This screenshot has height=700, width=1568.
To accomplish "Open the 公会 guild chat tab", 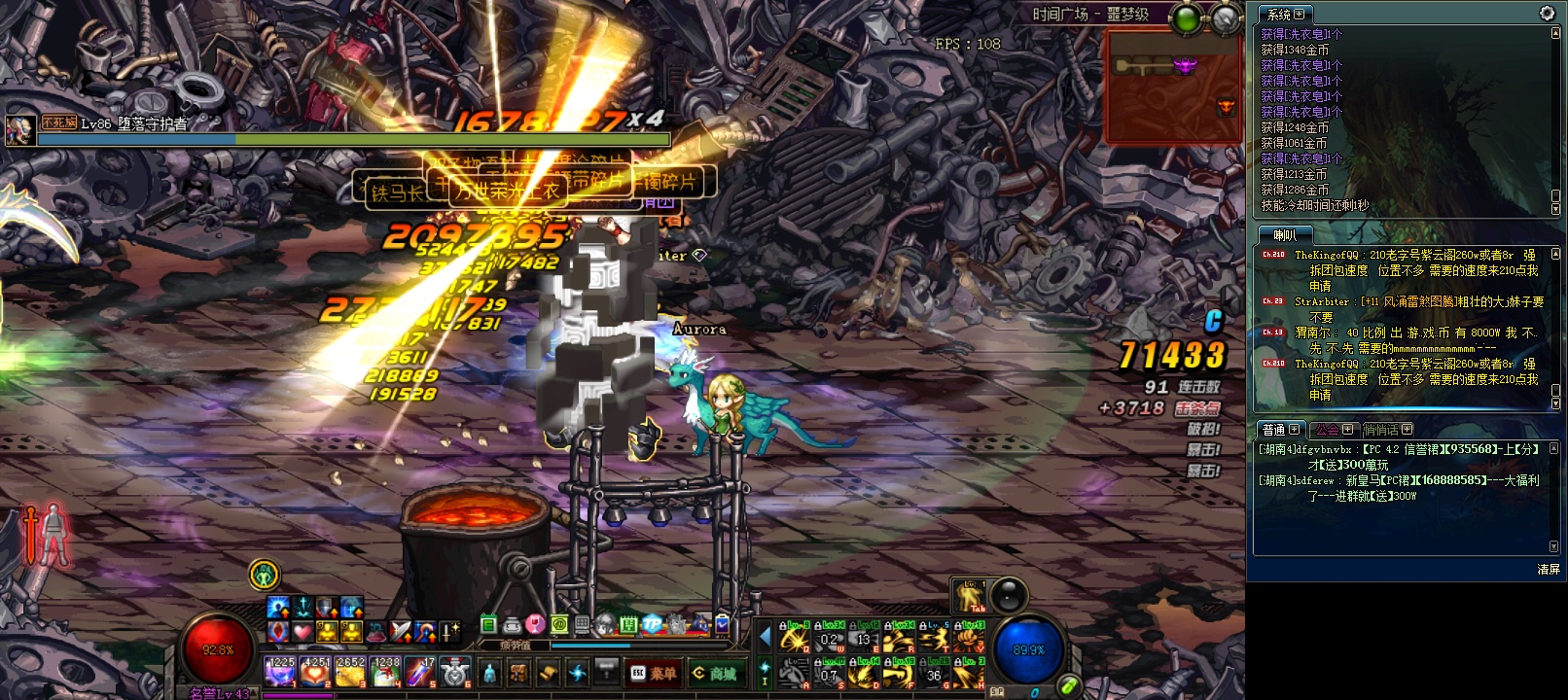I will coord(1333,430).
